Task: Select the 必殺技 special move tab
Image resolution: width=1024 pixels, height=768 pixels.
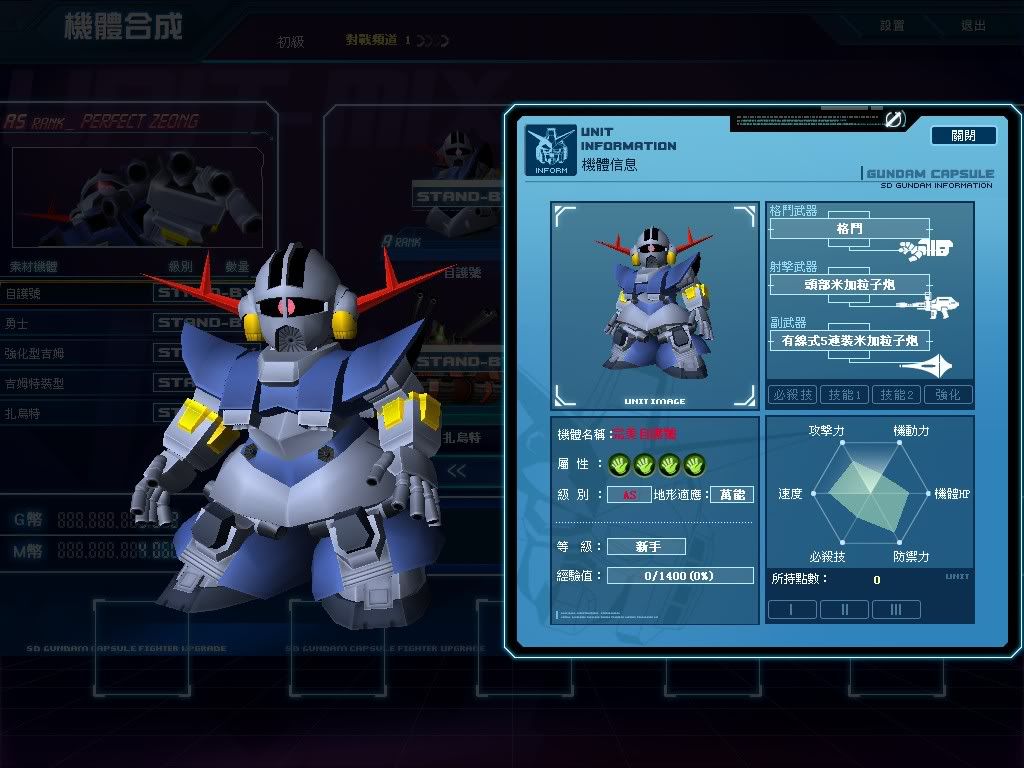Action: 793,395
